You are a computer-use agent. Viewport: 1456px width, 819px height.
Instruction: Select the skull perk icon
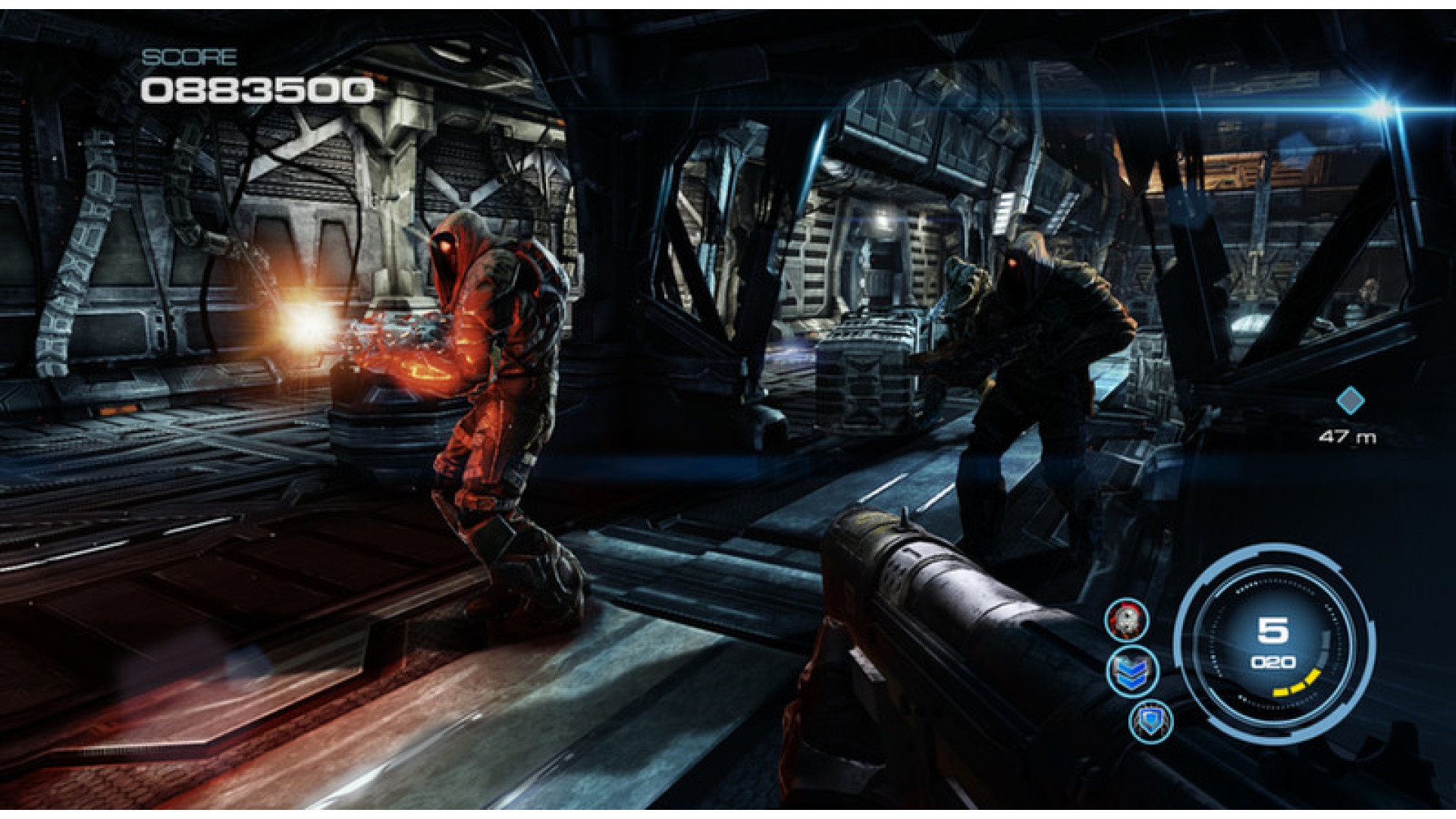[1127, 620]
